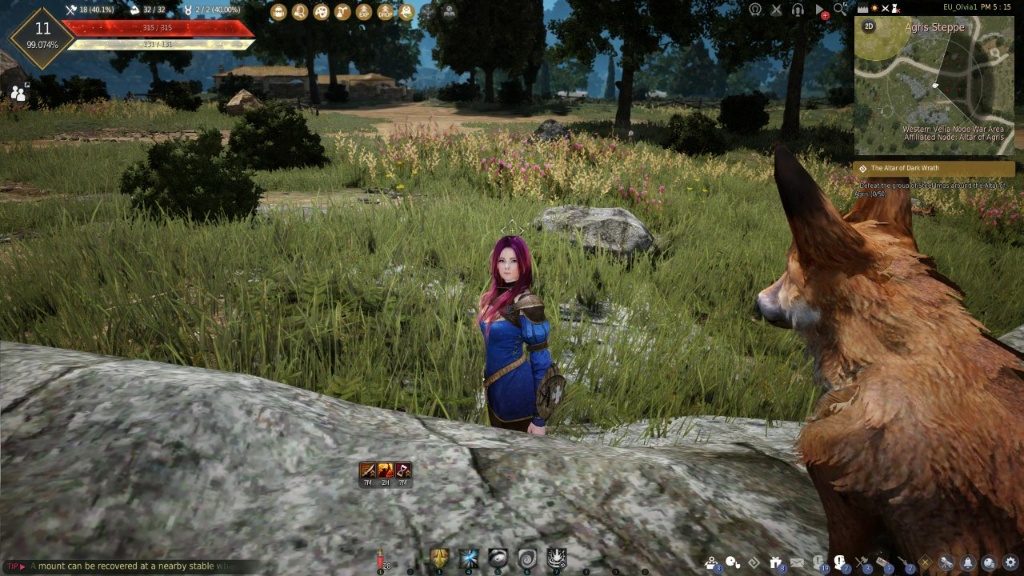Toggle the 2D minimap view button
Viewport: 1024px width, 576px height.
(869, 27)
